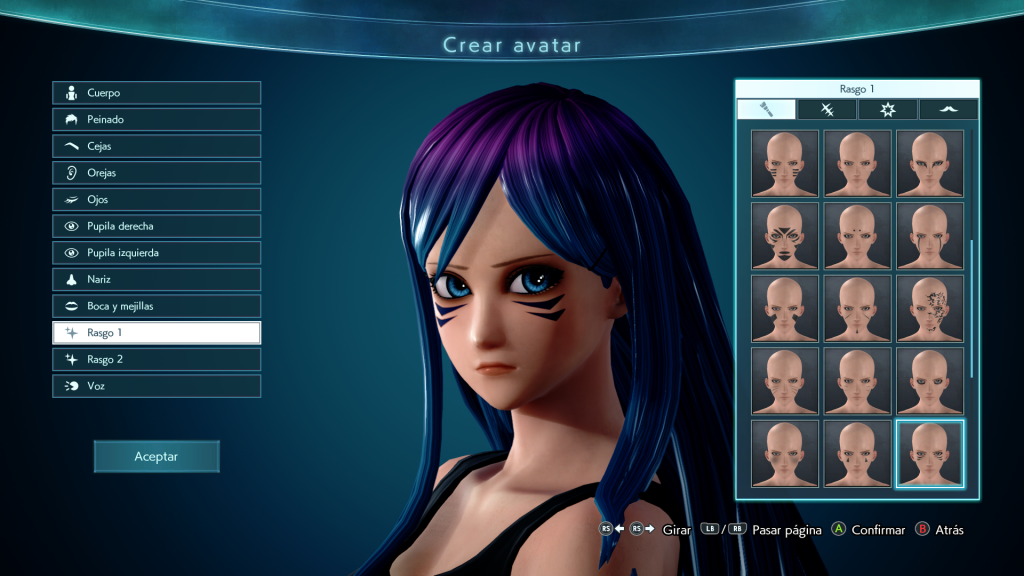
Task: Switch to the star-shaped tattoo tab
Action: [x=887, y=110]
